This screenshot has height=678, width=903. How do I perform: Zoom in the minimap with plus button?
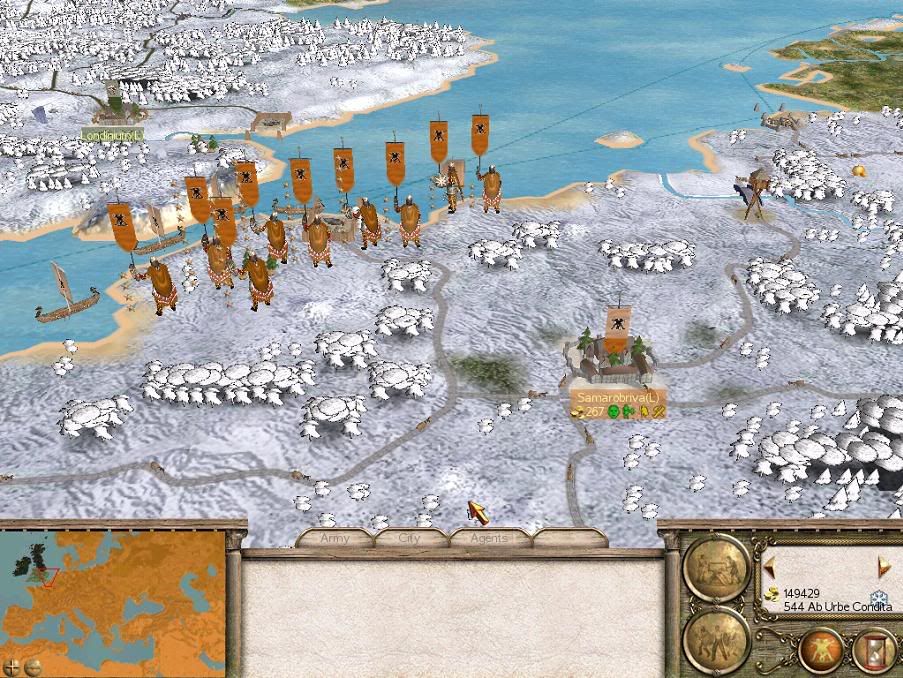(11, 665)
